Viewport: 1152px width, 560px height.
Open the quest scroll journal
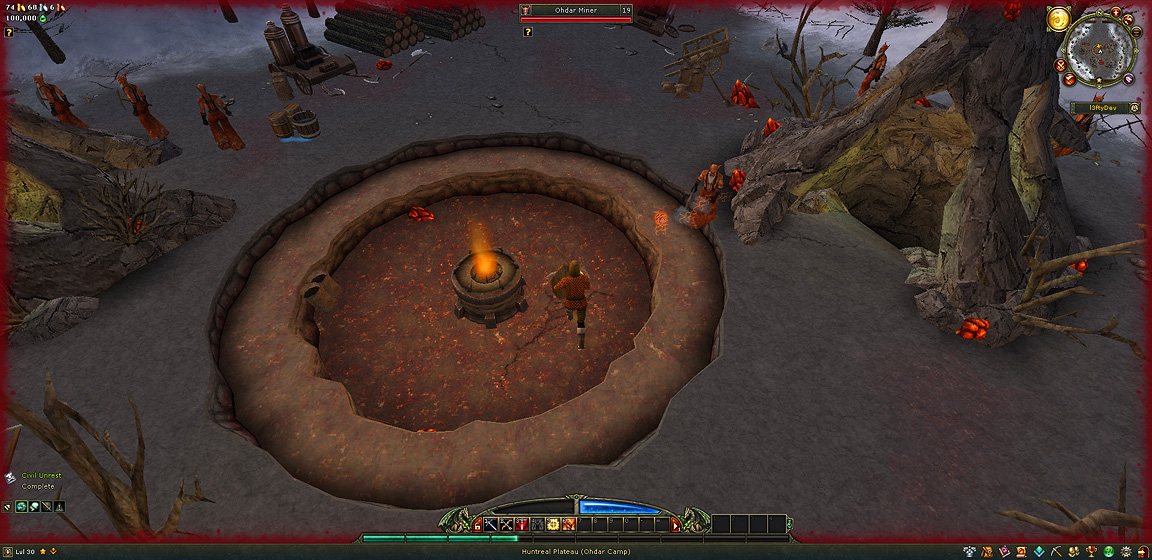[1021, 552]
